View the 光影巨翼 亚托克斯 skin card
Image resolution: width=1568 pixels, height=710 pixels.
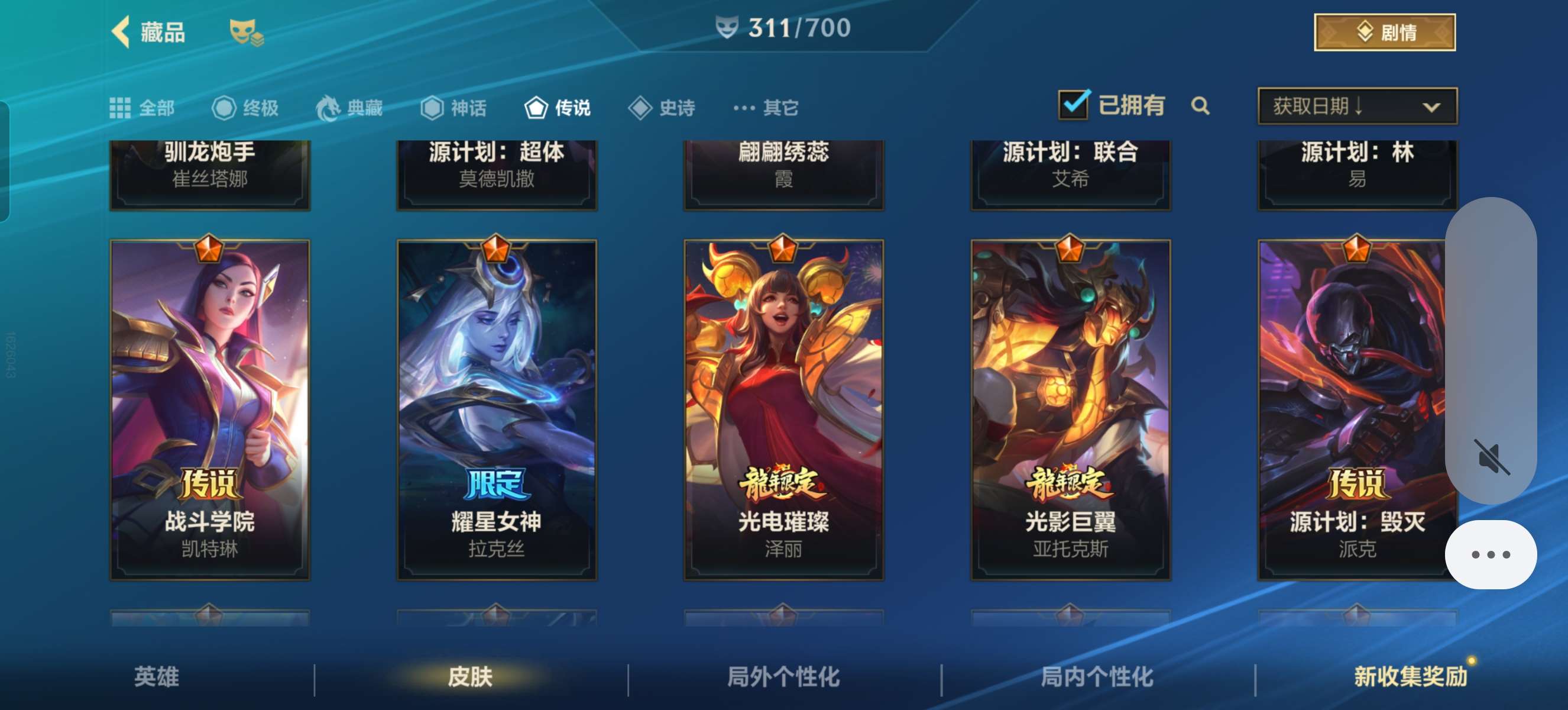(x=1070, y=409)
